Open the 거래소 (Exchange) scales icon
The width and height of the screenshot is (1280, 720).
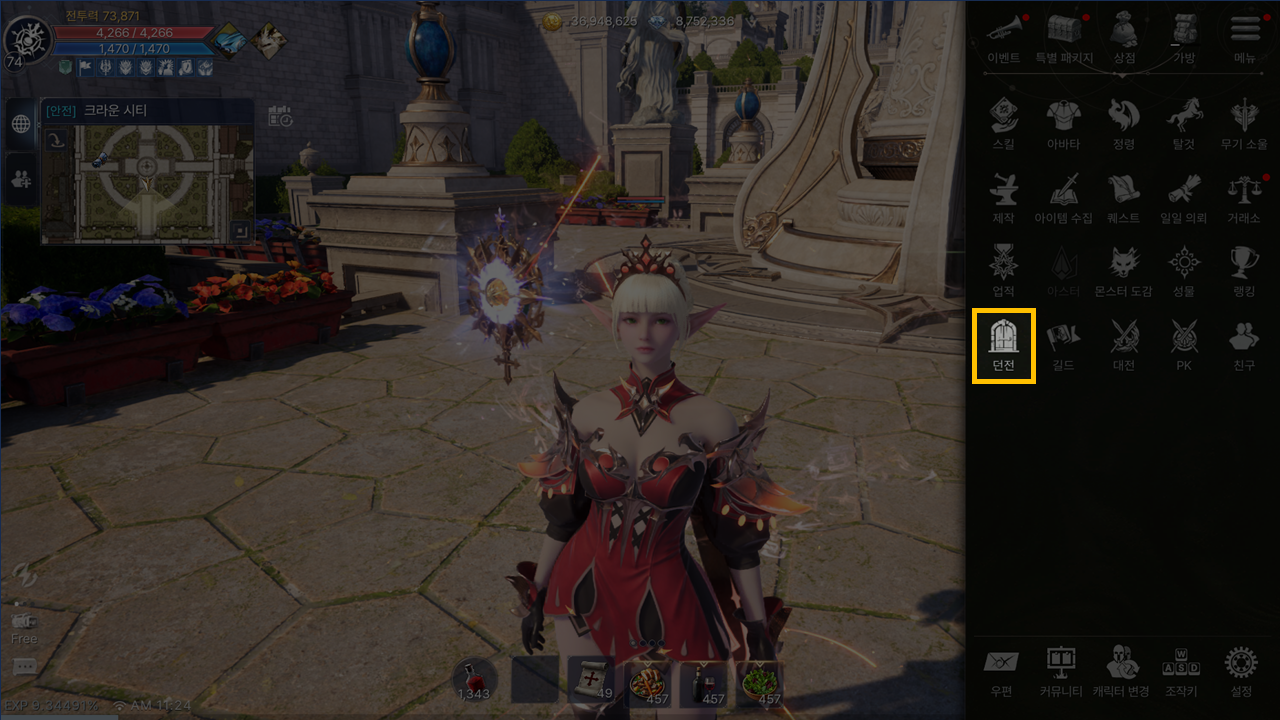(x=1243, y=196)
